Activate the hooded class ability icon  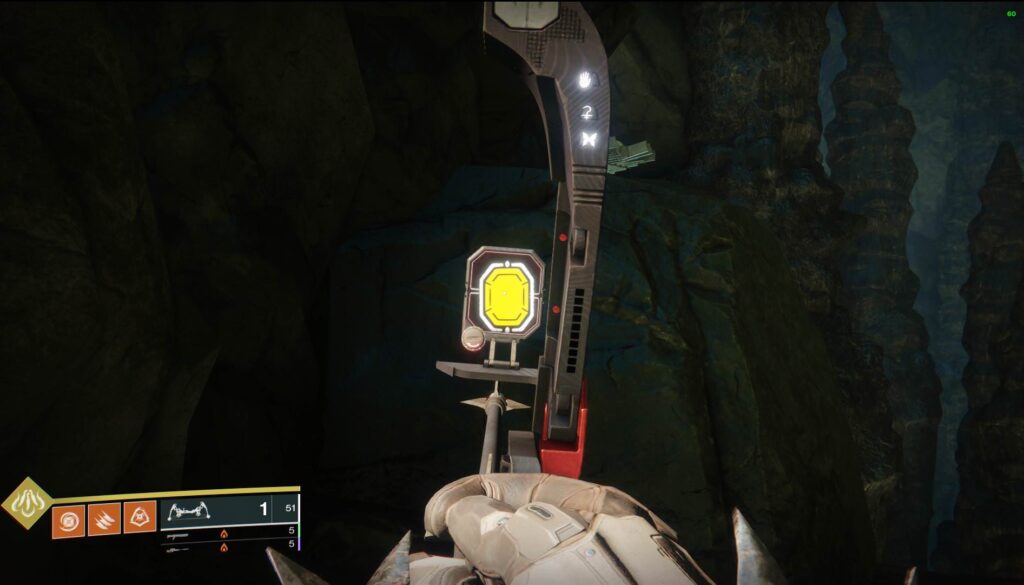coord(139,519)
